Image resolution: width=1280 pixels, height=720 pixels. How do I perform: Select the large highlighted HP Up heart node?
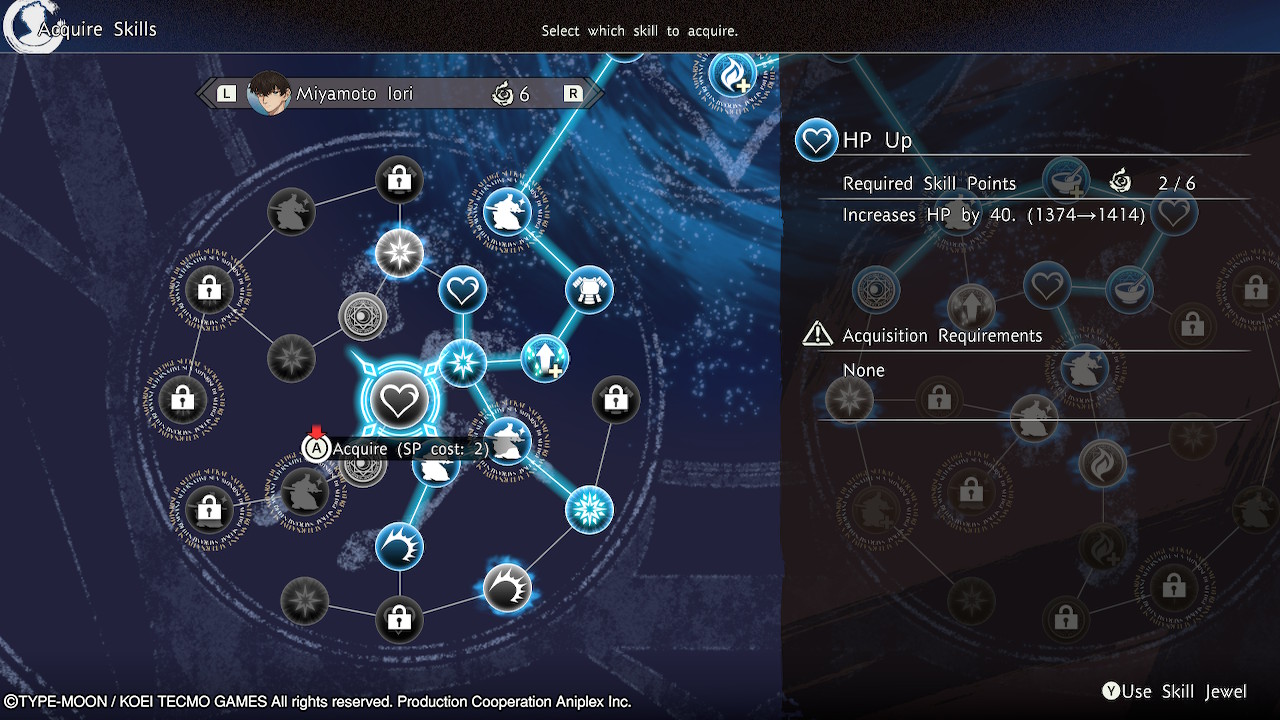tap(399, 401)
